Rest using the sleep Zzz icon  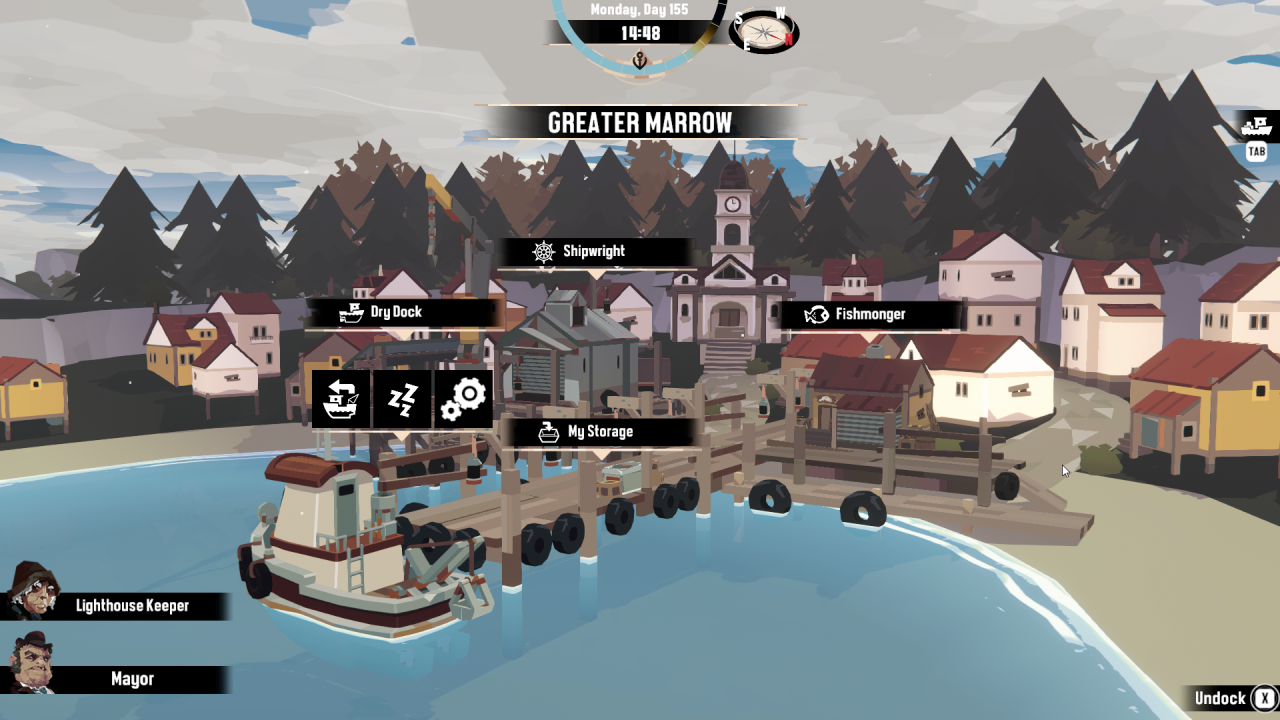[402, 399]
